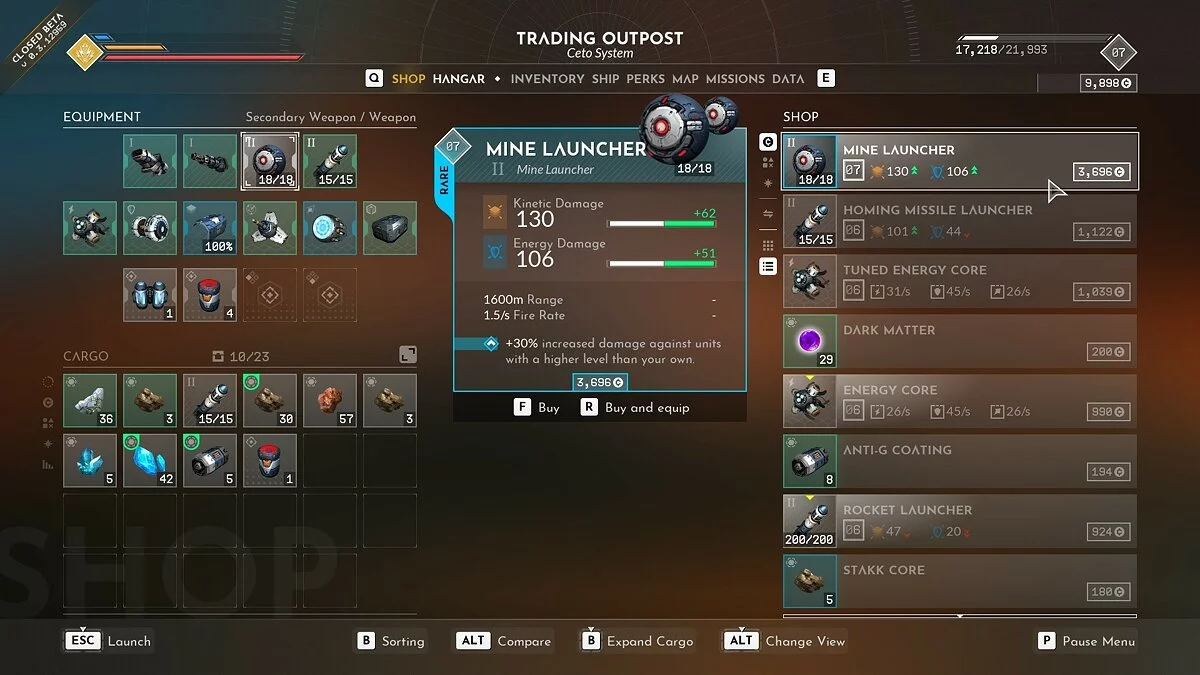The image size is (1200, 675).
Task: Choose the Rocket Launcher shop entry
Action: pyautogui.click(x=958, y=521)
